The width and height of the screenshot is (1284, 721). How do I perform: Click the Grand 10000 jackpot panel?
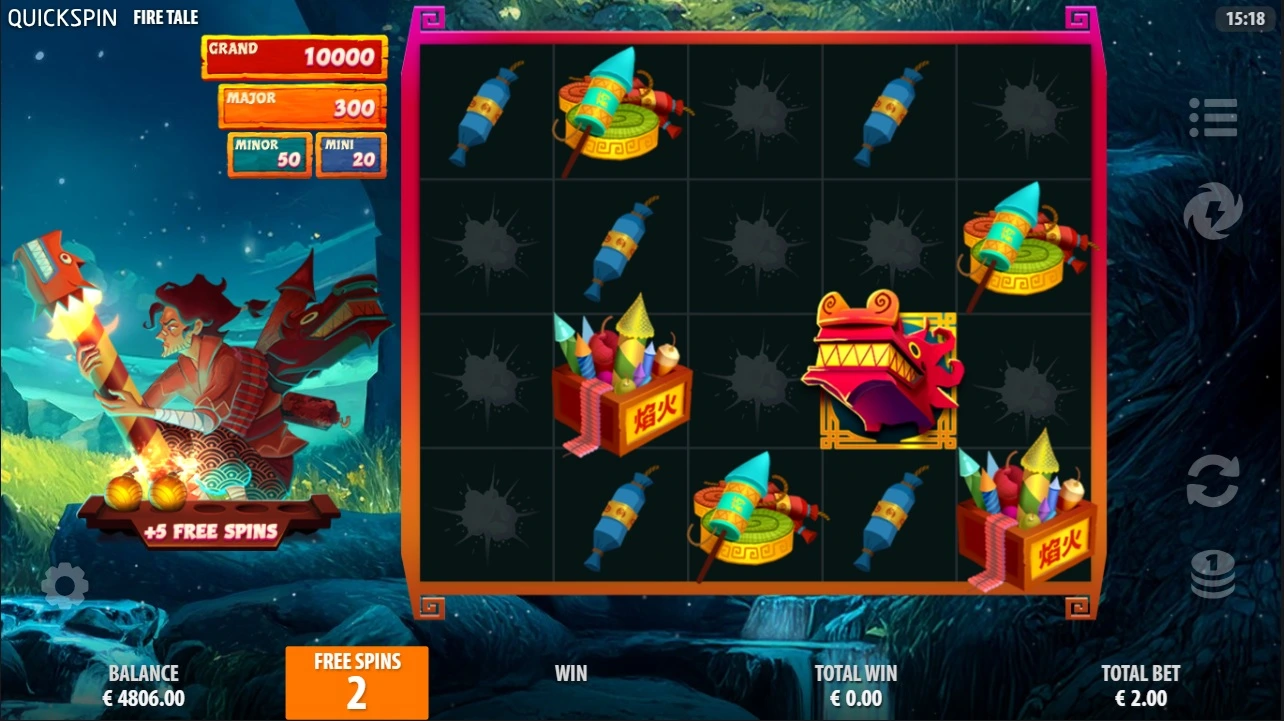(x=293, y=58)
